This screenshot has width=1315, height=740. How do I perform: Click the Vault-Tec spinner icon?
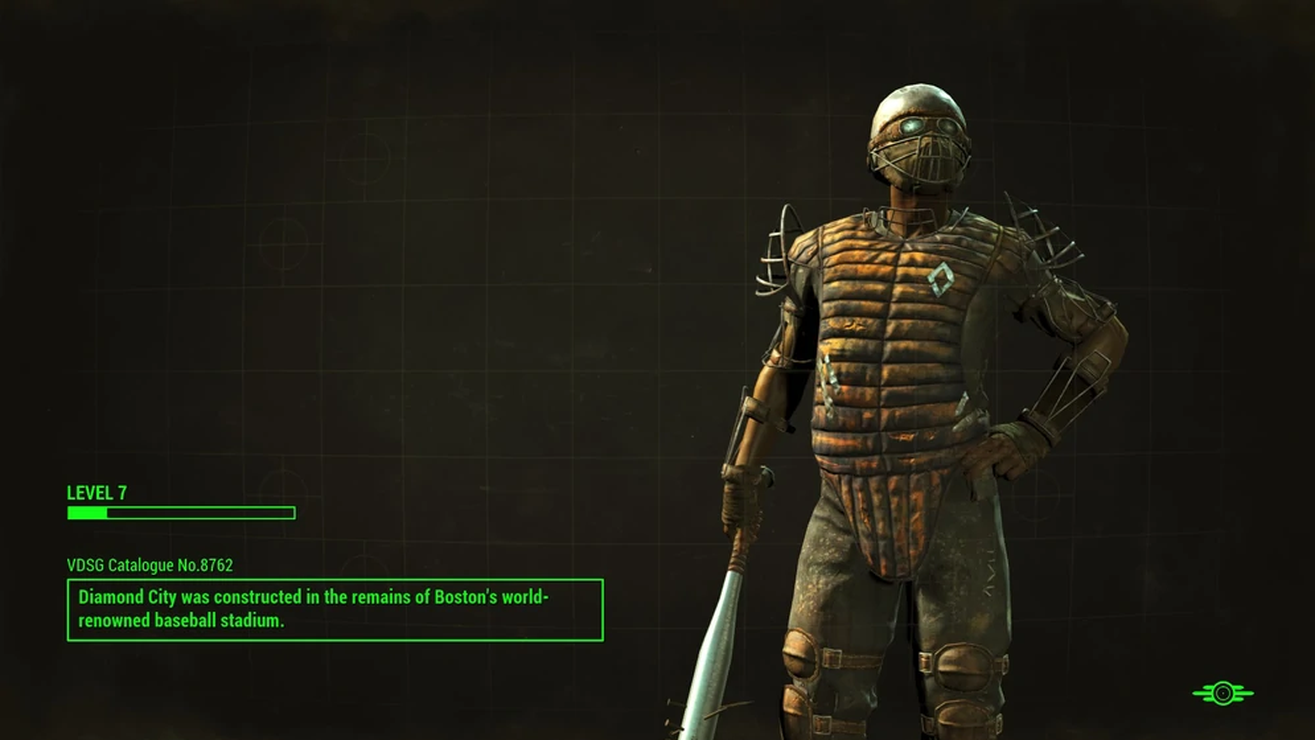point(1223,691)
